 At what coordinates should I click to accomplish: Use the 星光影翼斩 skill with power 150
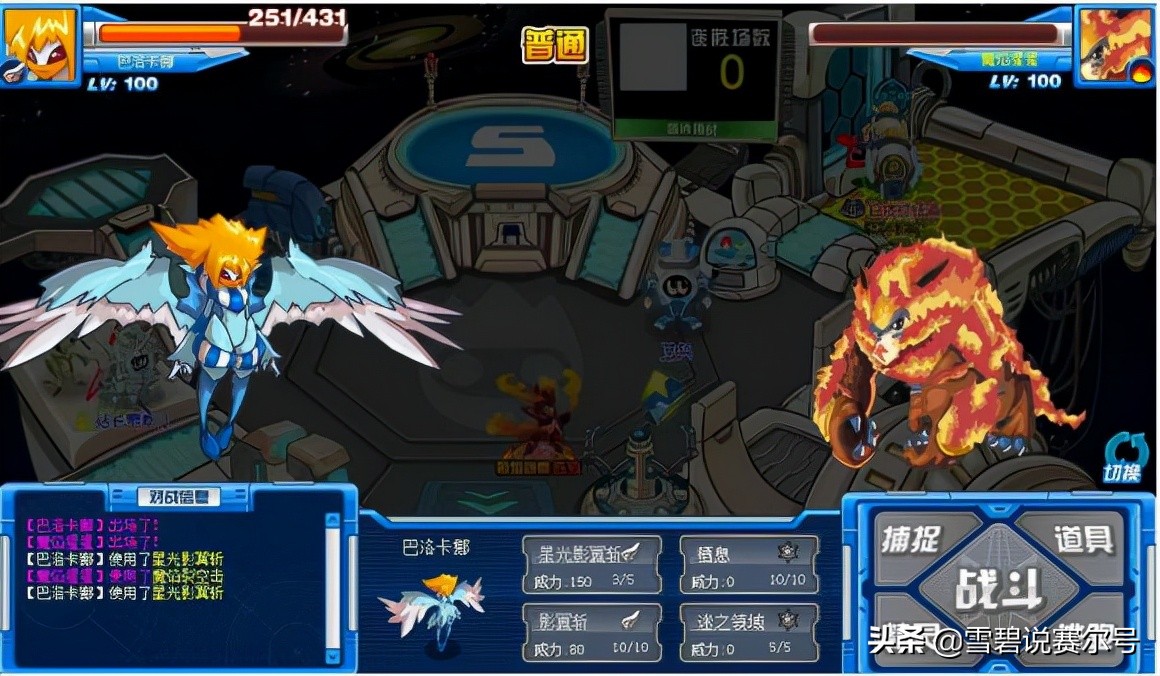click(x=590, y=565)
